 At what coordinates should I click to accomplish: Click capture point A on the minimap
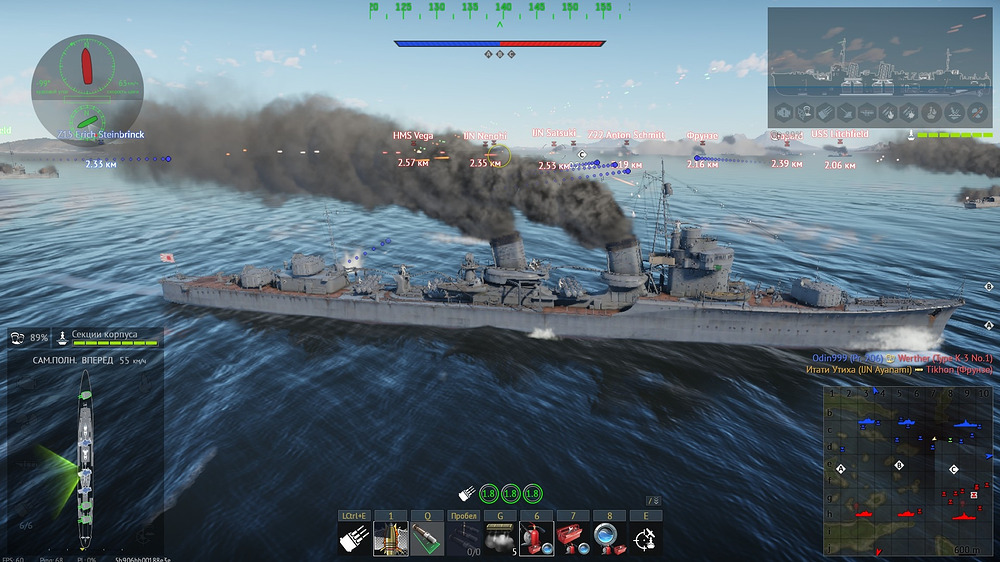(841, 468)
